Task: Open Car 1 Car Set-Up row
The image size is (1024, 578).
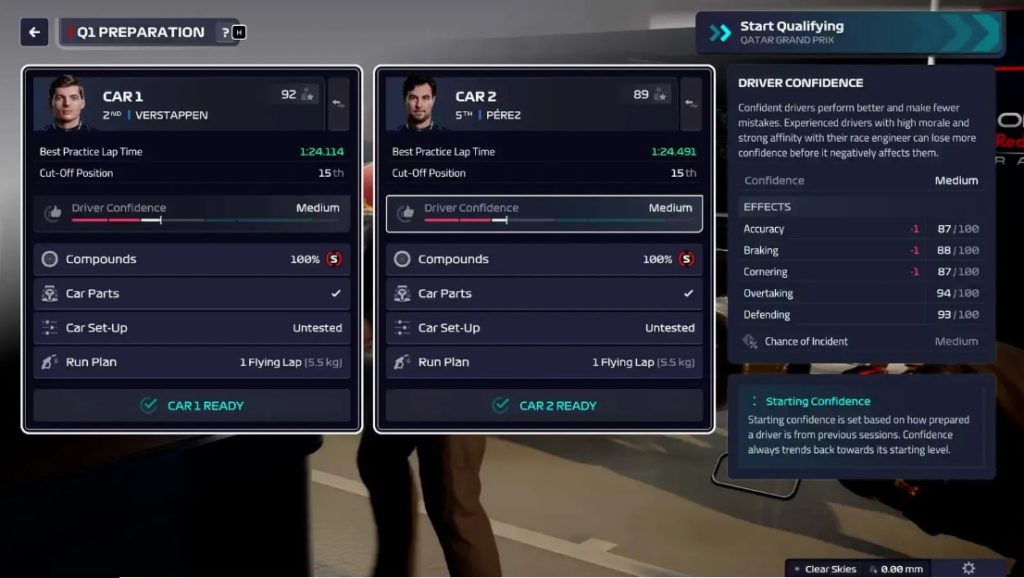Action: pyautogui.click(x=191, y=328)
